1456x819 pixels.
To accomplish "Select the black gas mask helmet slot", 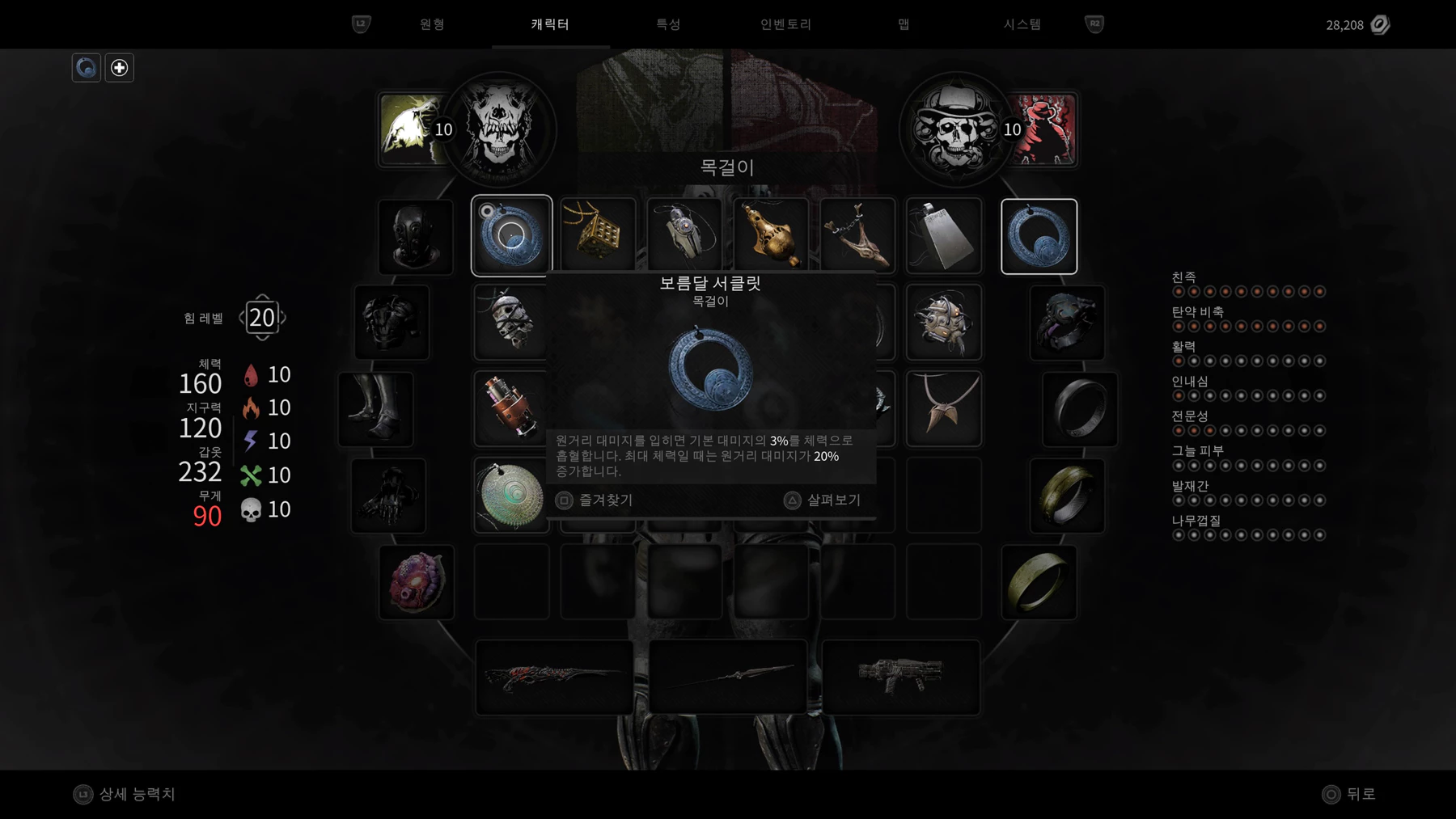I will pyautogui.click(x=416, y=237).
